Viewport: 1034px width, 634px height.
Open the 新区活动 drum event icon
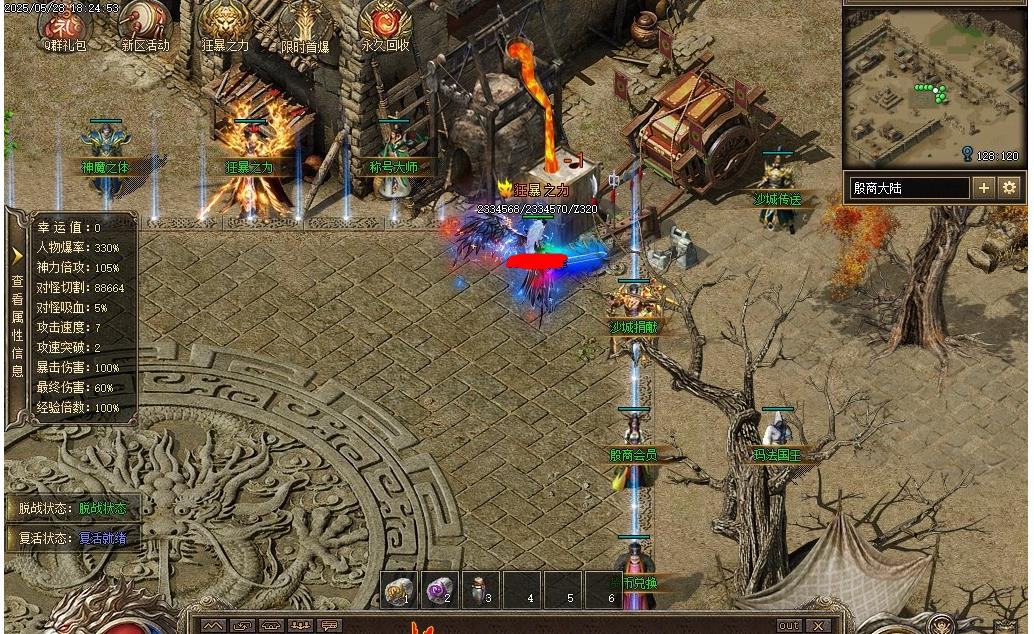(146, 22)
